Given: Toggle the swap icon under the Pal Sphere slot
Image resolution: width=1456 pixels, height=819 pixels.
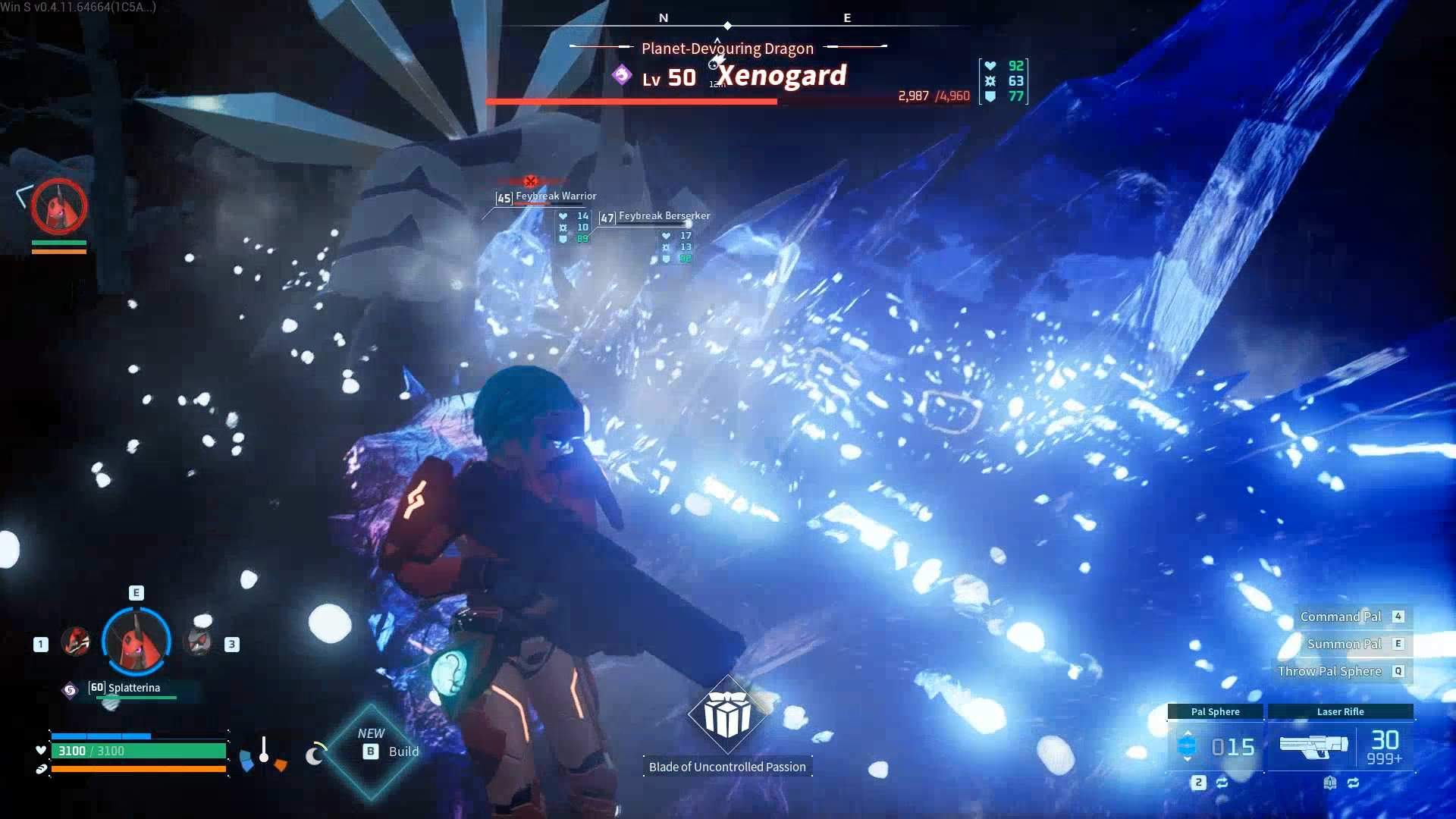Looking at the screenshot, I should click(x=1222, y=783).
